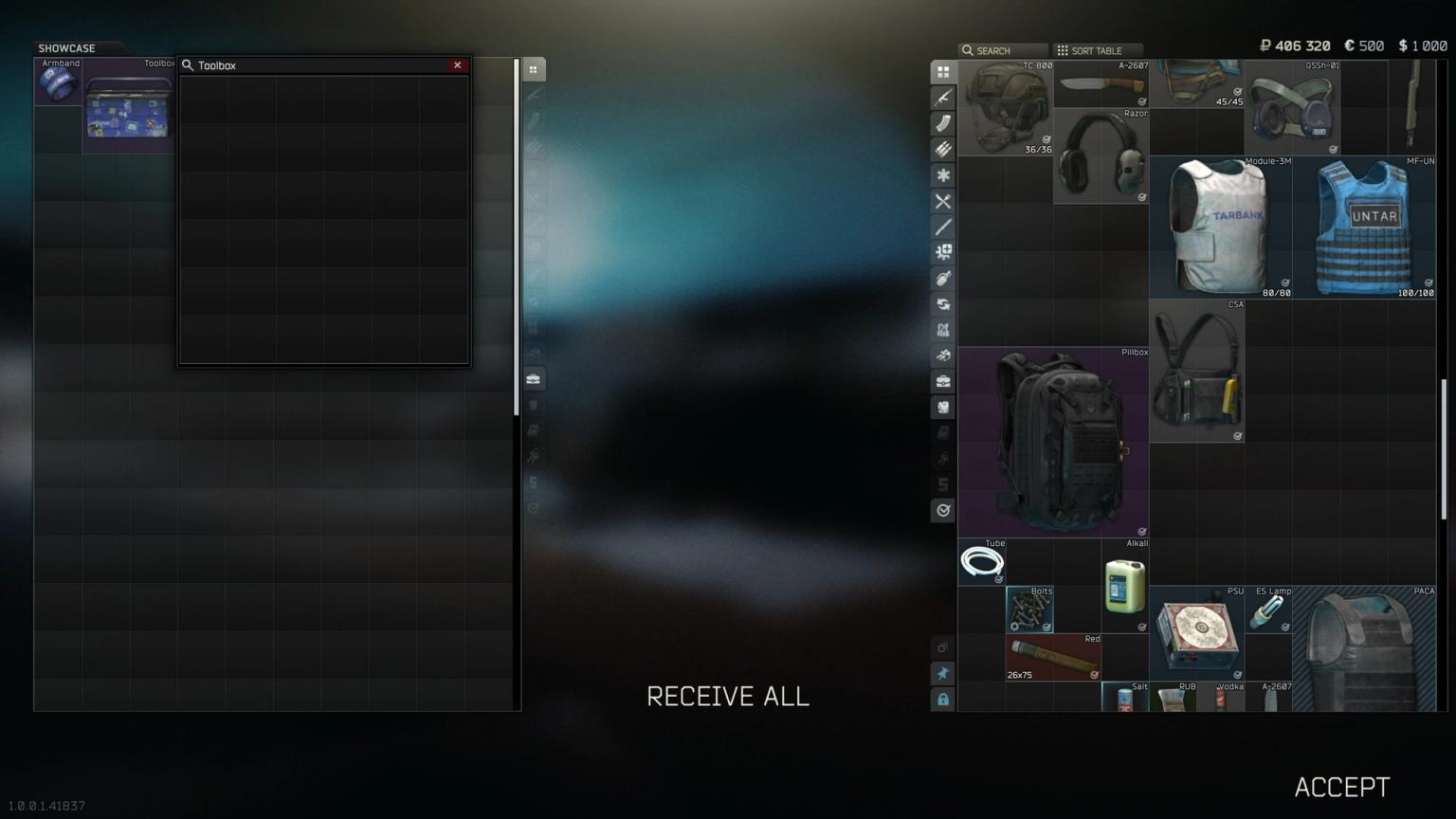Select the ammunition filter icon
The width and height of the screenshot is (1456, 819).
tap(943, 148)
